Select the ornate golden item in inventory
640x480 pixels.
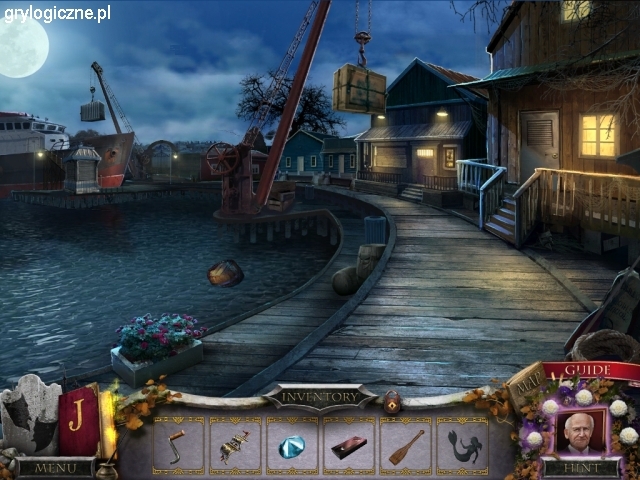(234, 446)
